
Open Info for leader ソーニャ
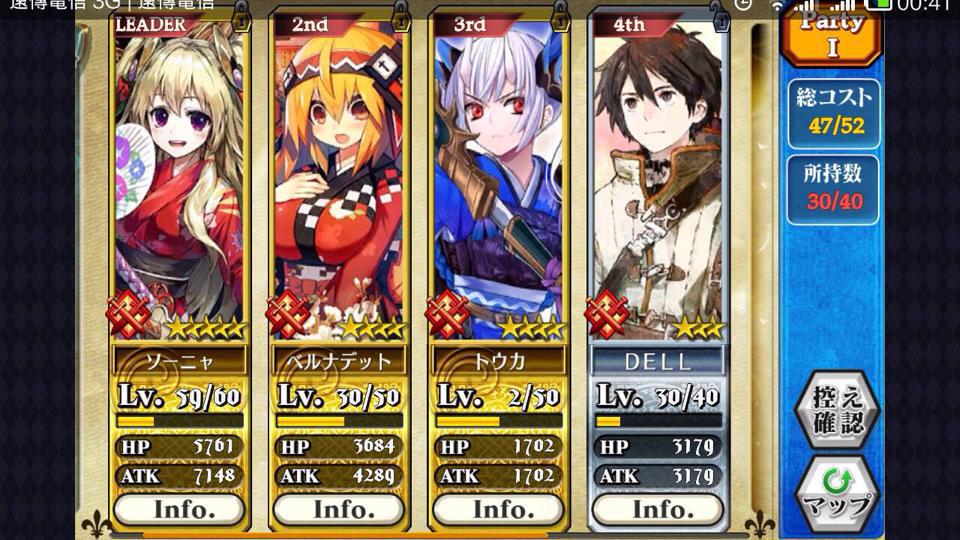179,509
